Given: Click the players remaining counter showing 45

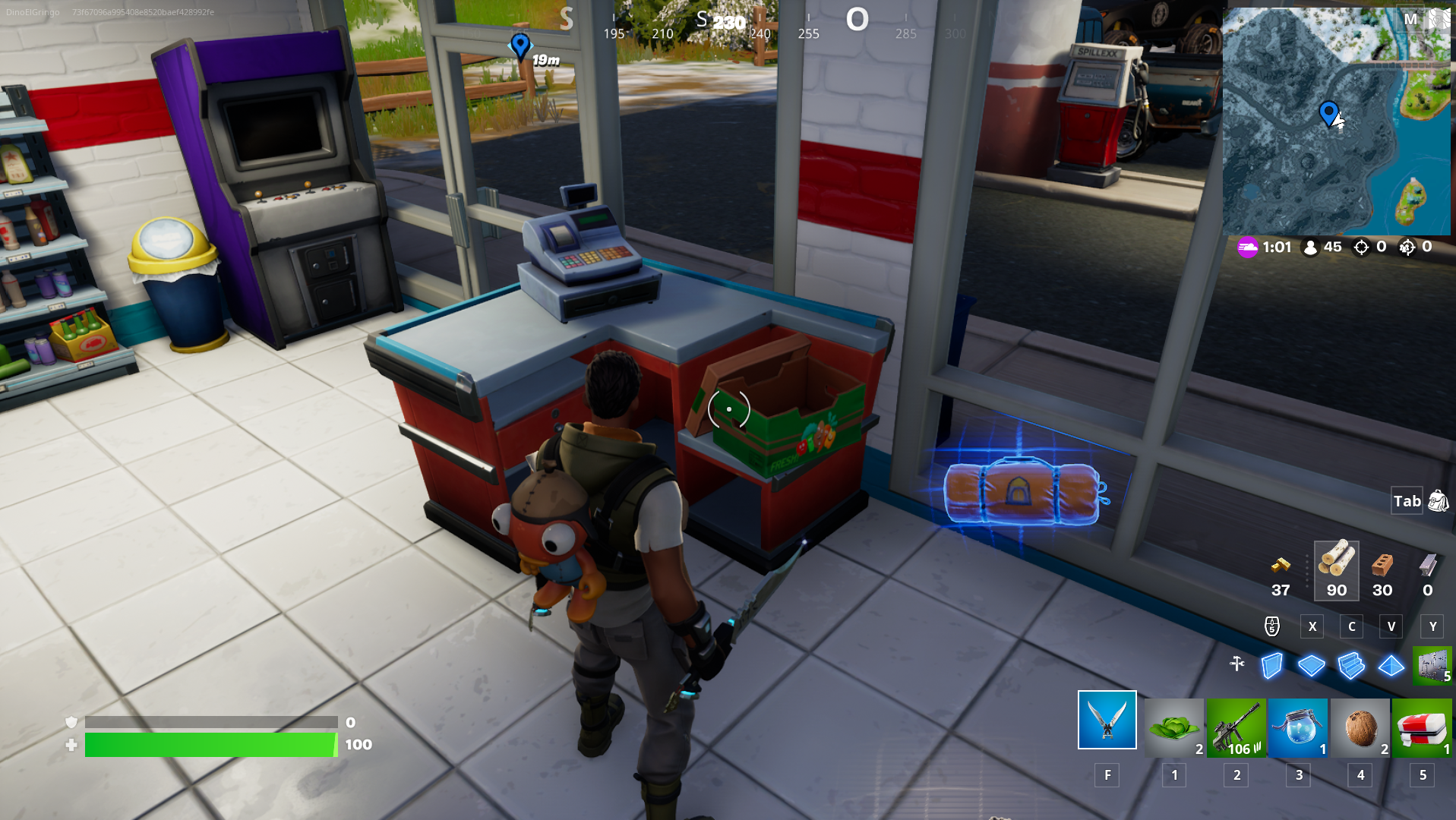Looking at the screenshot, I should pos(1322,247).
